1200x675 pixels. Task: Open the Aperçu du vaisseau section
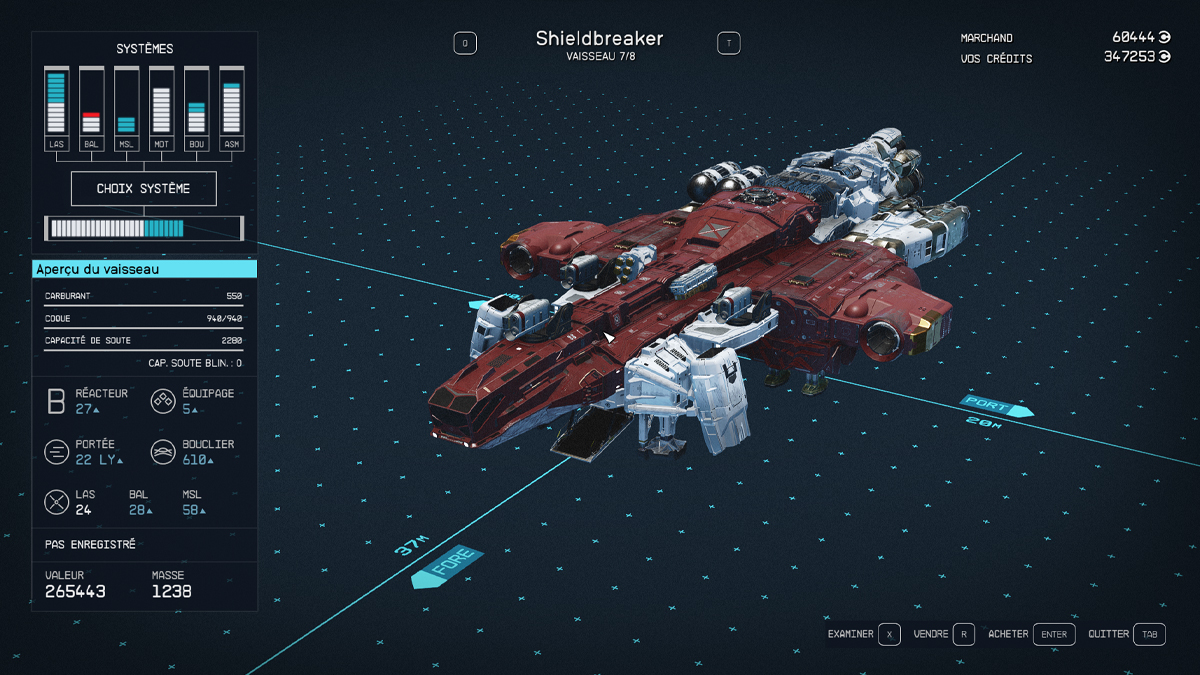tap(144, 269)
